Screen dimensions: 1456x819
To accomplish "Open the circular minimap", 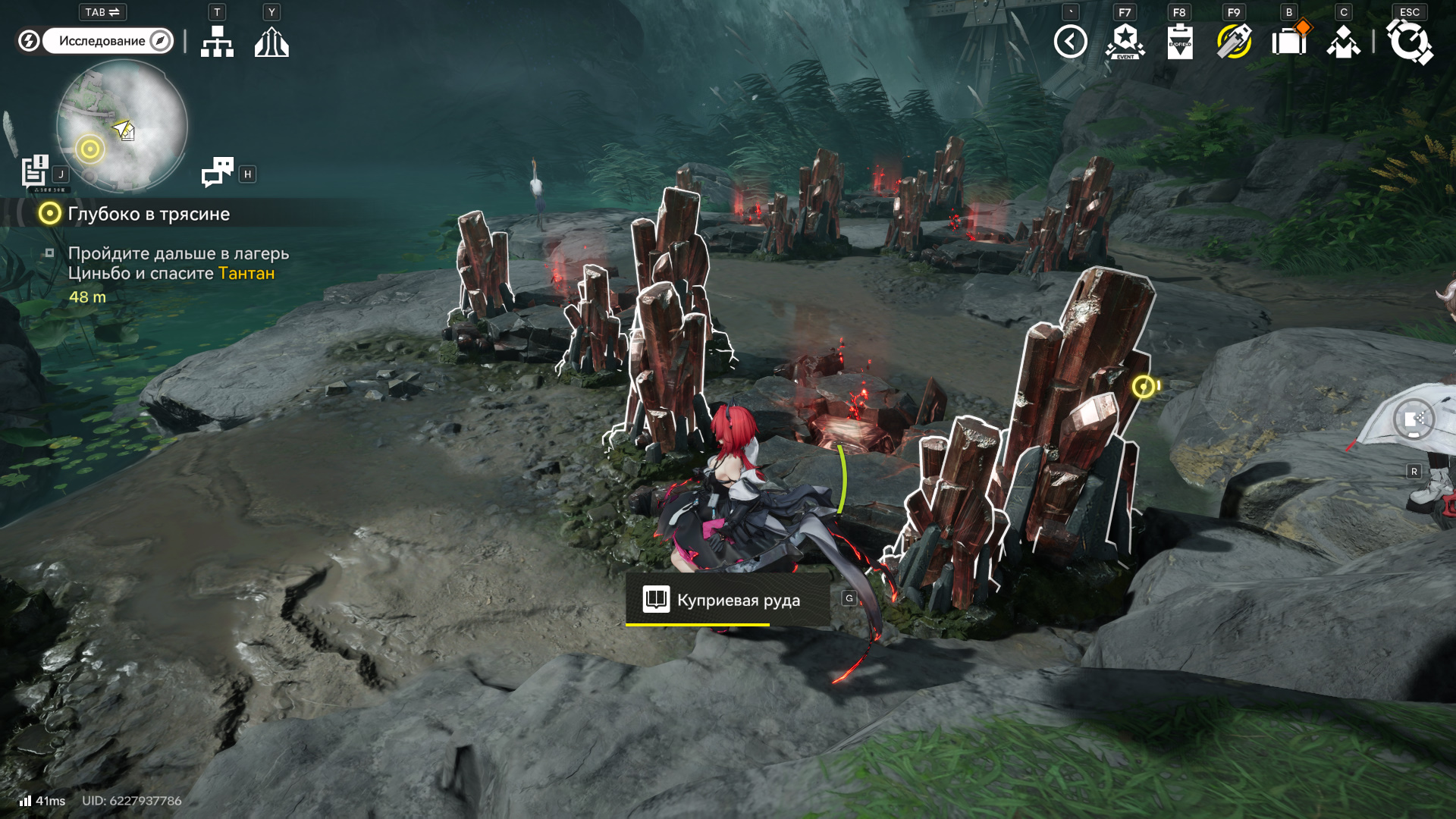I will coord(122,126).
